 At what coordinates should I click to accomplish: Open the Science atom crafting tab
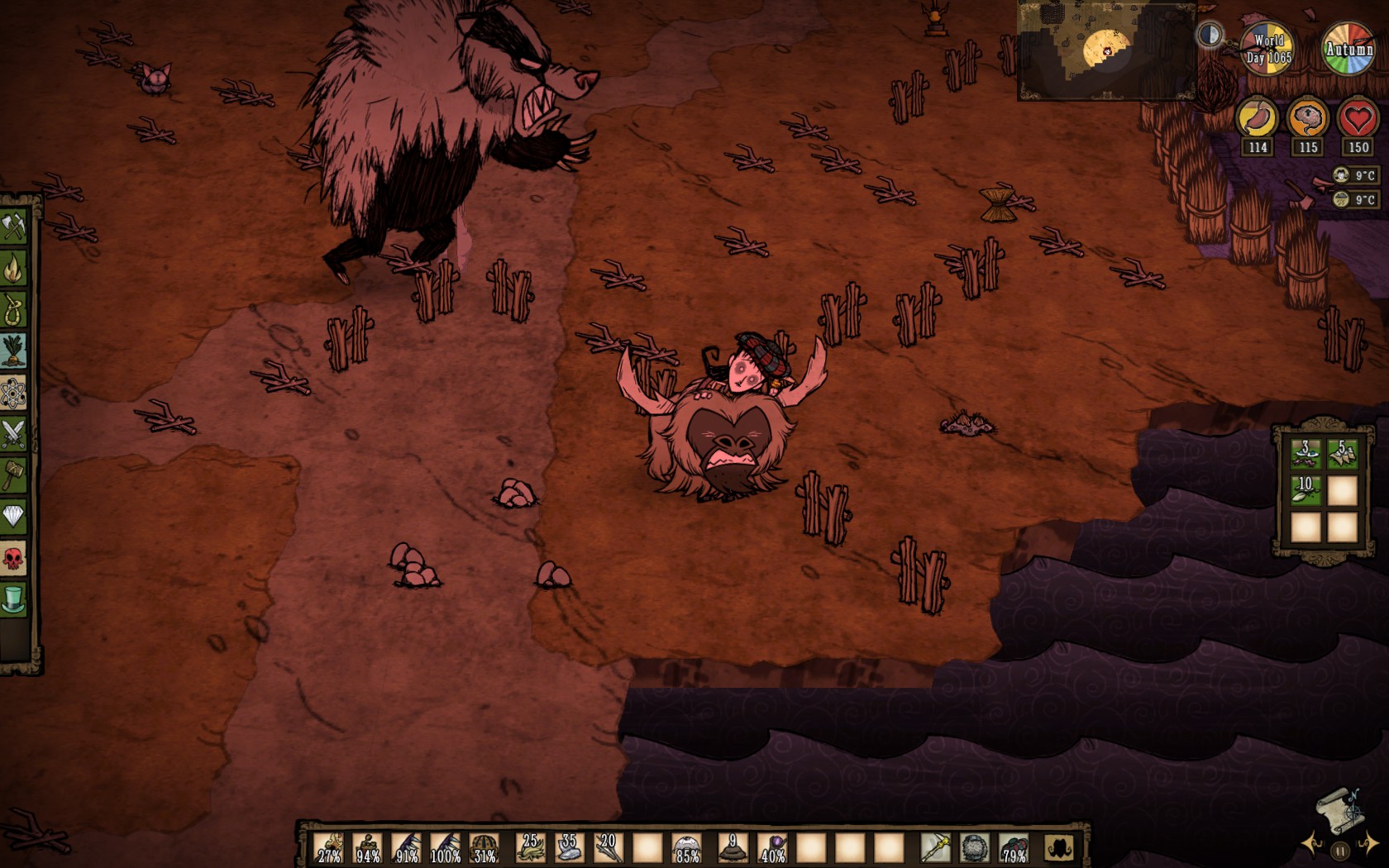[14, 393]
